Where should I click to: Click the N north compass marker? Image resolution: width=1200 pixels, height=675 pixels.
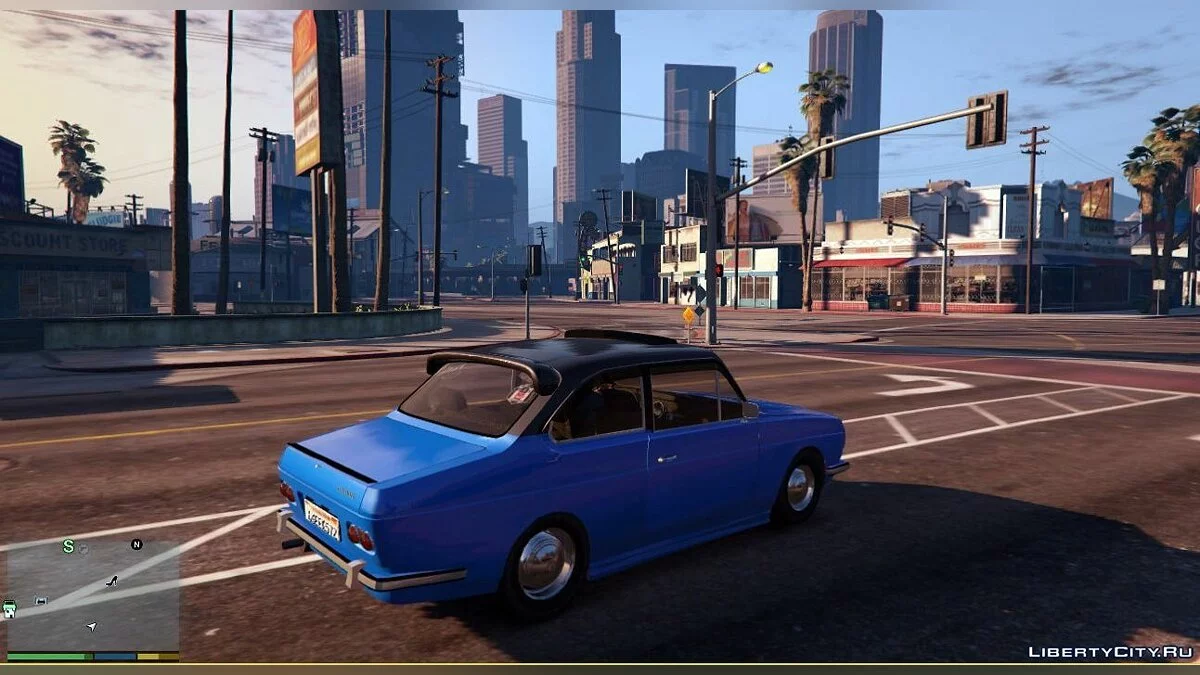[136, 544]
